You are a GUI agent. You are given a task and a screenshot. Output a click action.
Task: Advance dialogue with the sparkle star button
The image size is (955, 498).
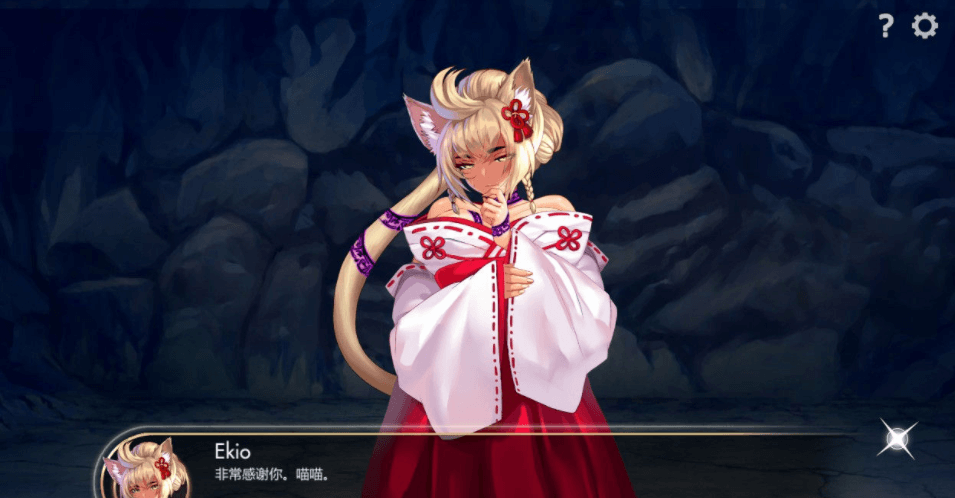point(897,438)
